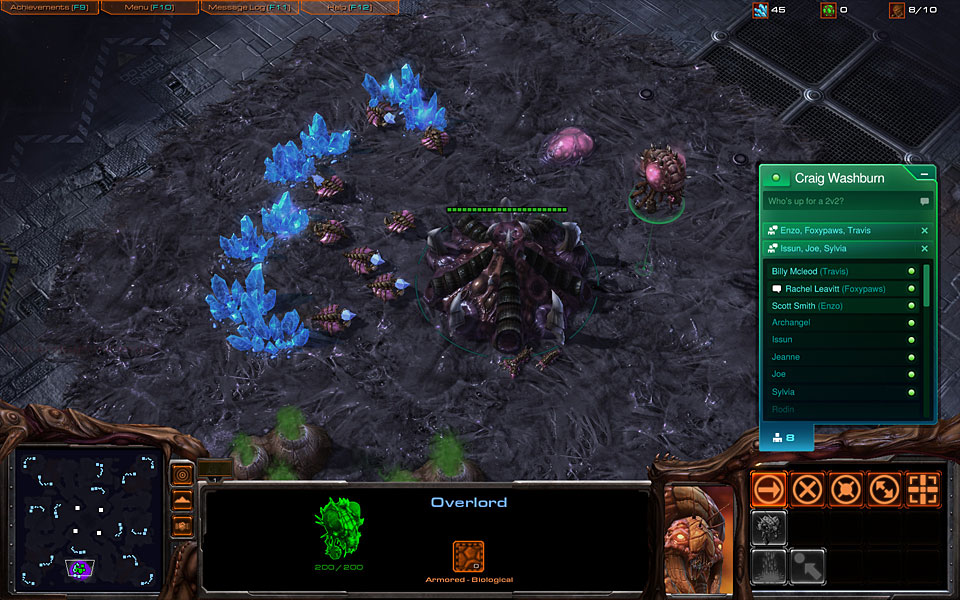Type in the status message field

(840, 202)
